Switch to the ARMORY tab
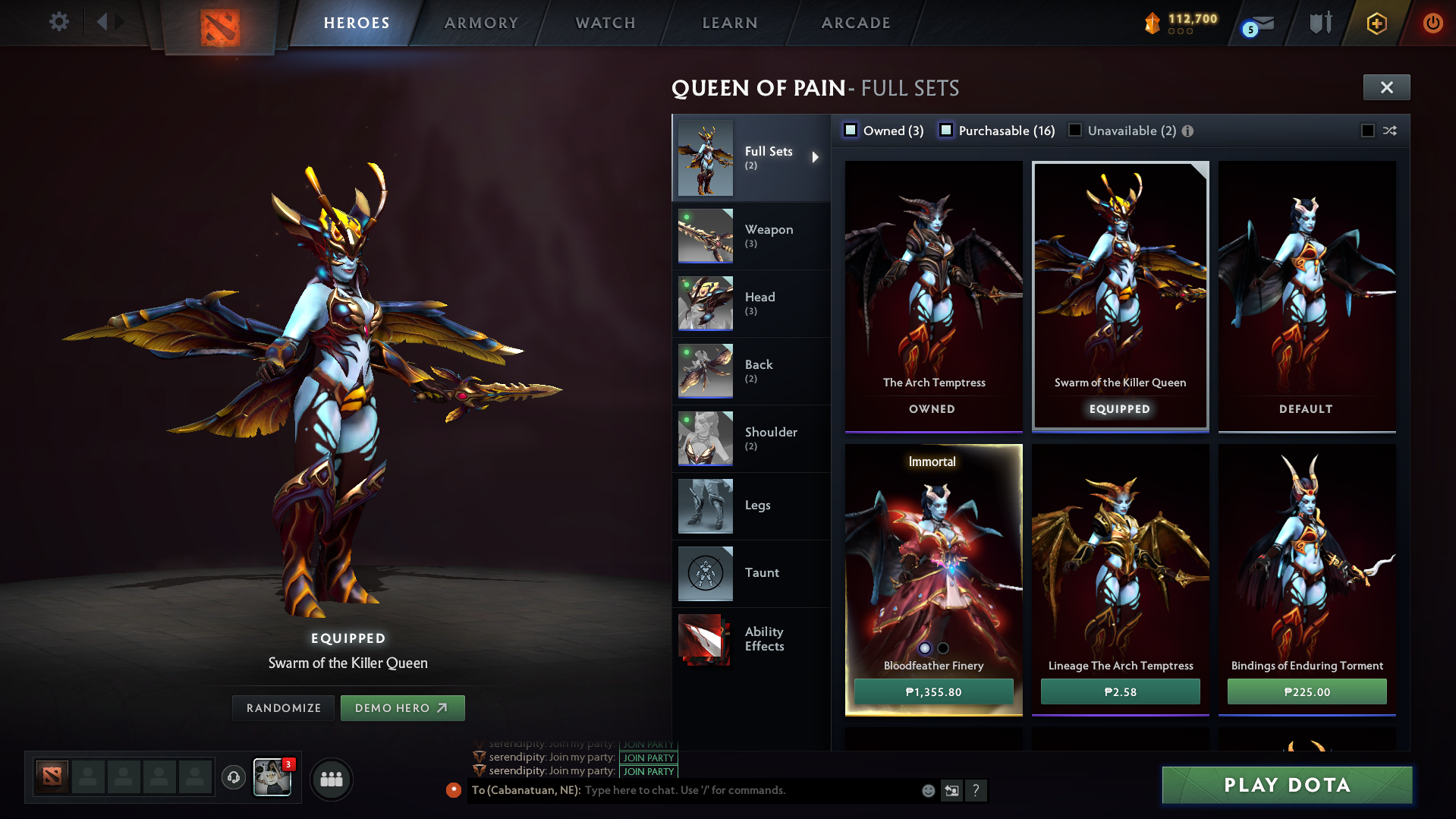This screenshot has height=819, width=1456. click(x=480, y=23)
